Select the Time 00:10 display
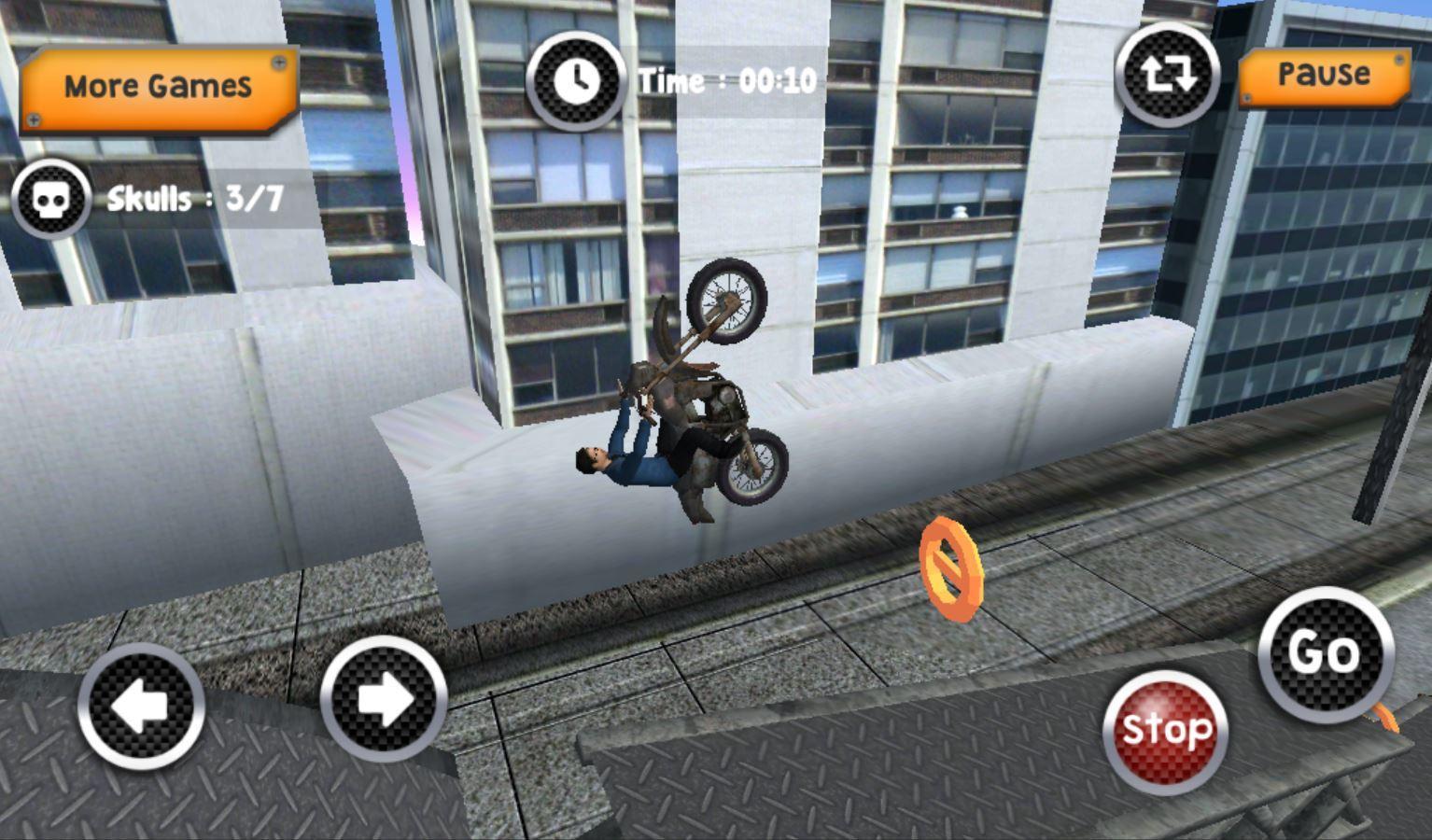This screenshot has height=840, width=1432. point(725,80)
